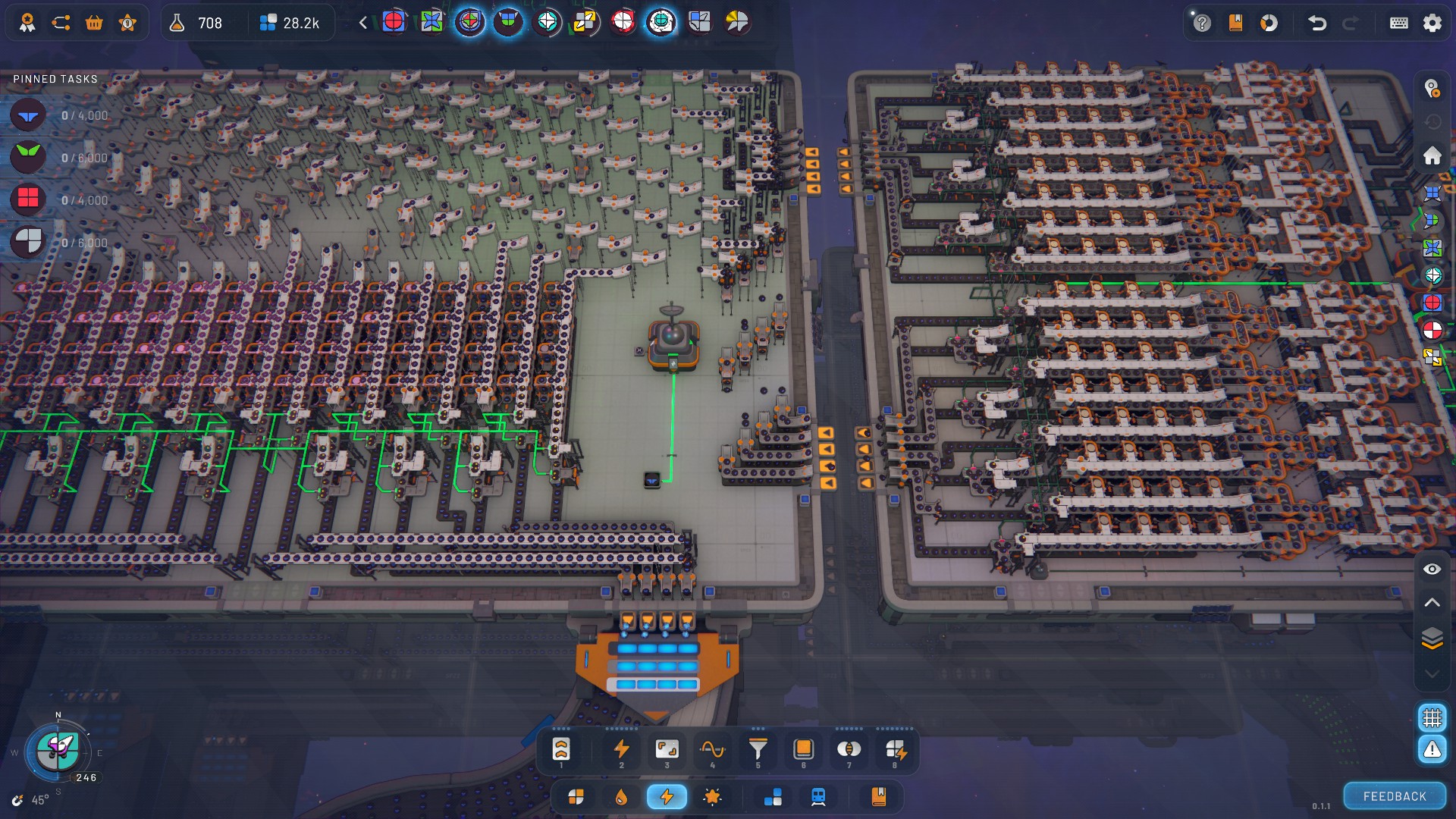This screenshot has height=819, width=1456.
Task: Undo the last action
Action: [1317, 23]
